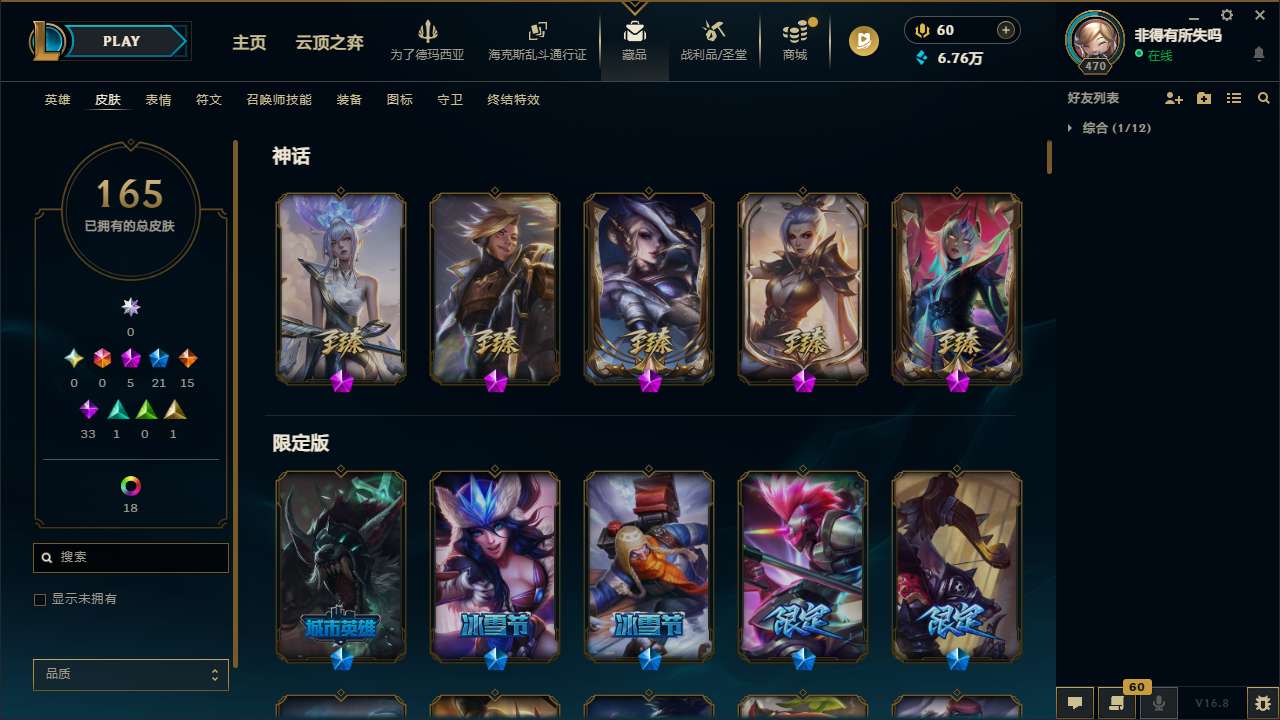Switch to the 符文 tab
1280x720 pixels.
[x=209, y=100]
